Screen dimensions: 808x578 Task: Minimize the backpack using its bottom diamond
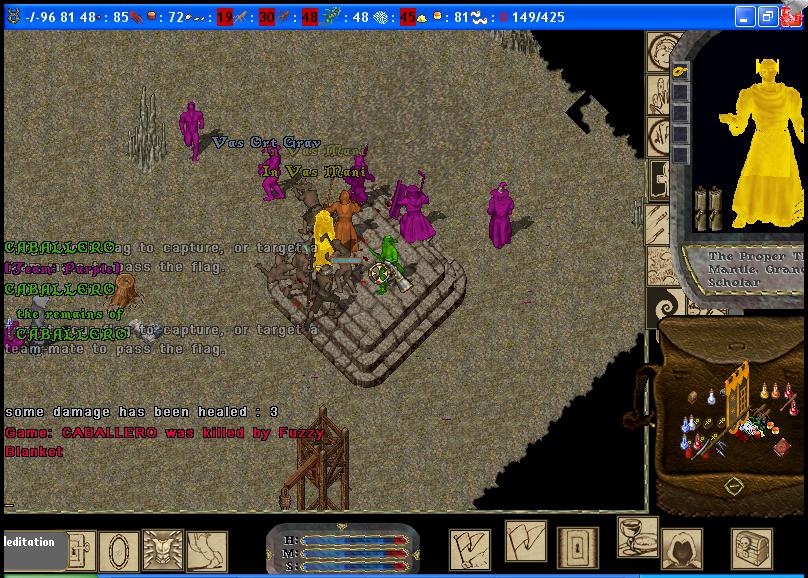(x=733, y=485)
